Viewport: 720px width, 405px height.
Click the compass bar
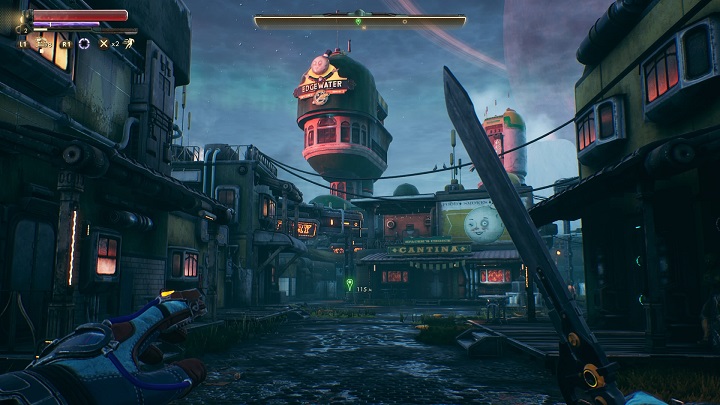click(x=359, y=20)
